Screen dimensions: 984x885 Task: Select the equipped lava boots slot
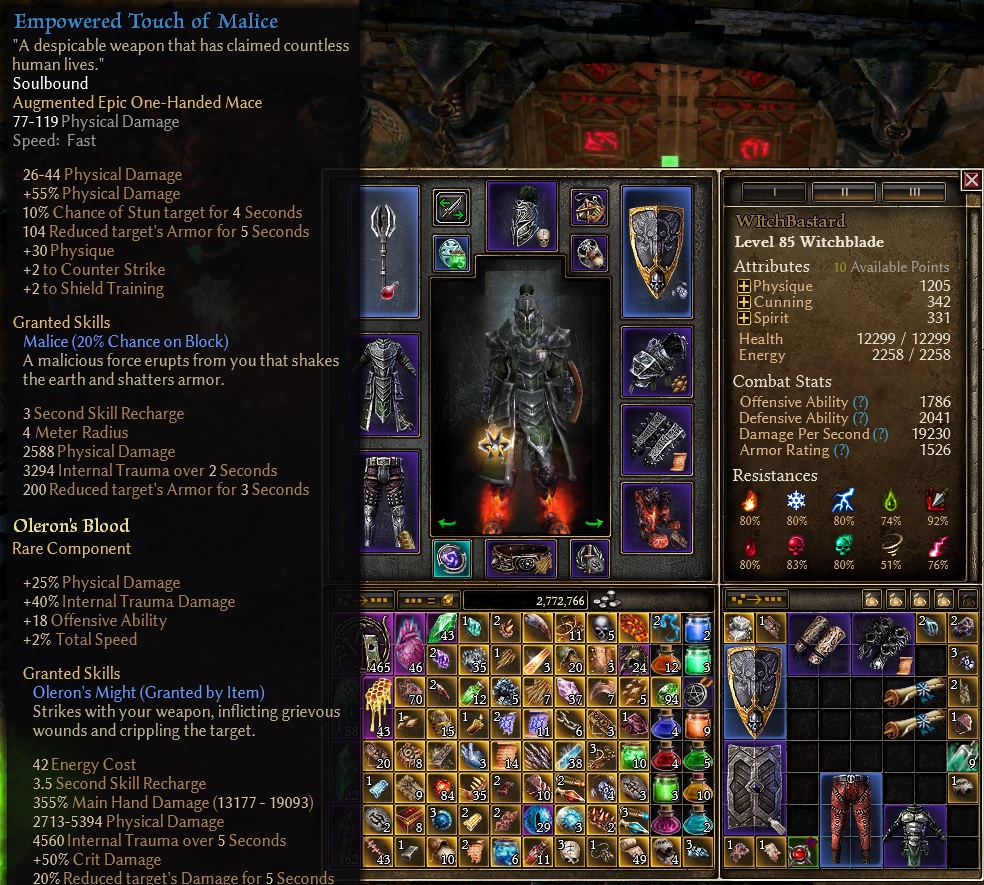655,516
